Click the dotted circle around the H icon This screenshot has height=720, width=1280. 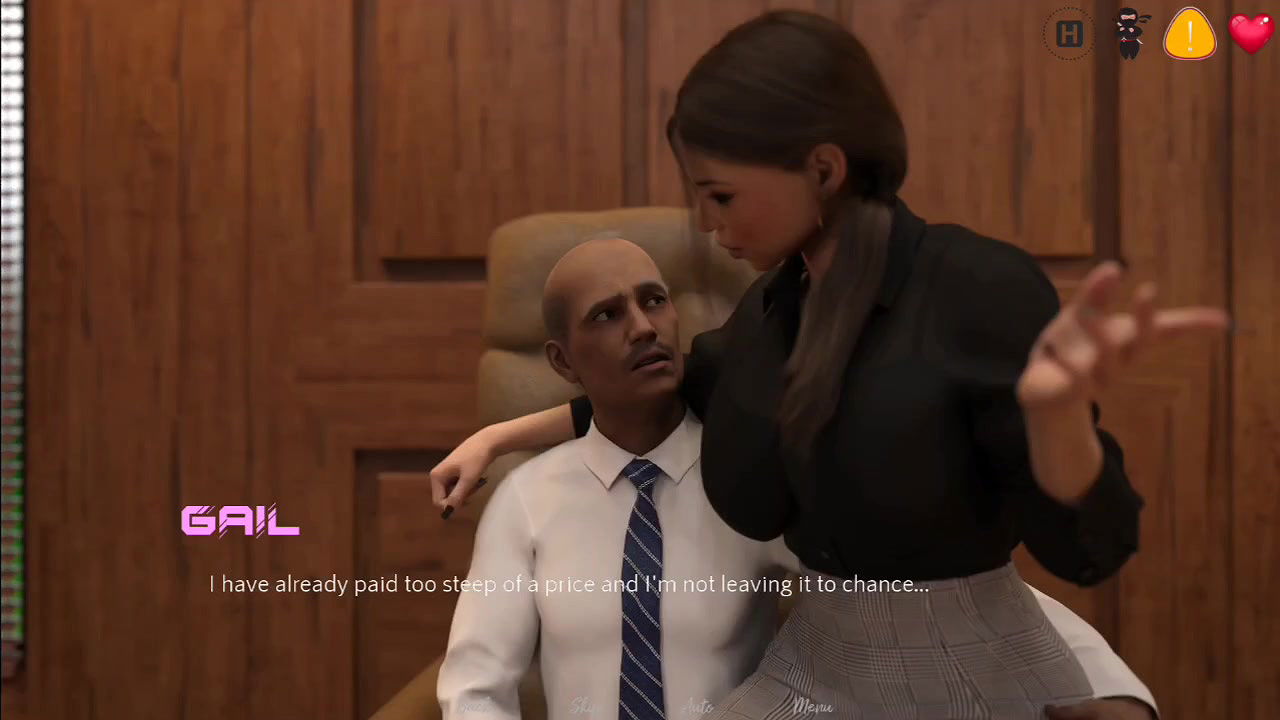[1069, 34]
